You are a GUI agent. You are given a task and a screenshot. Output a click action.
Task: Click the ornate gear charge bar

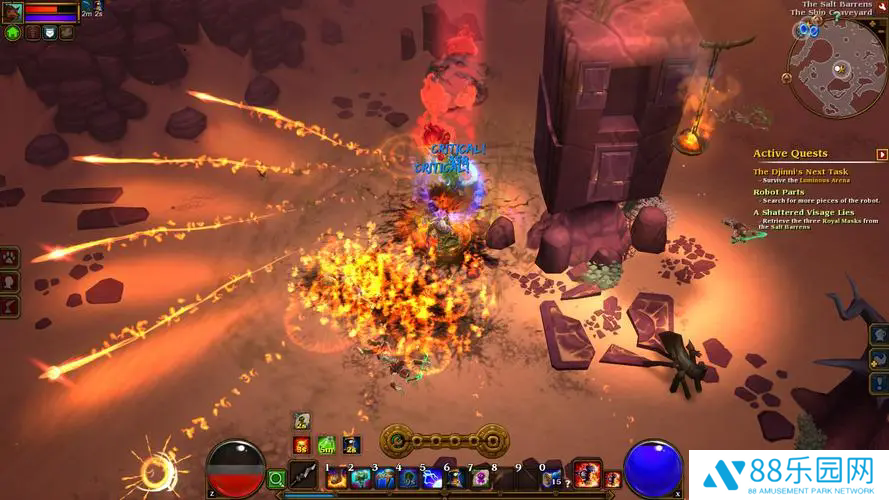coord(444,439)
